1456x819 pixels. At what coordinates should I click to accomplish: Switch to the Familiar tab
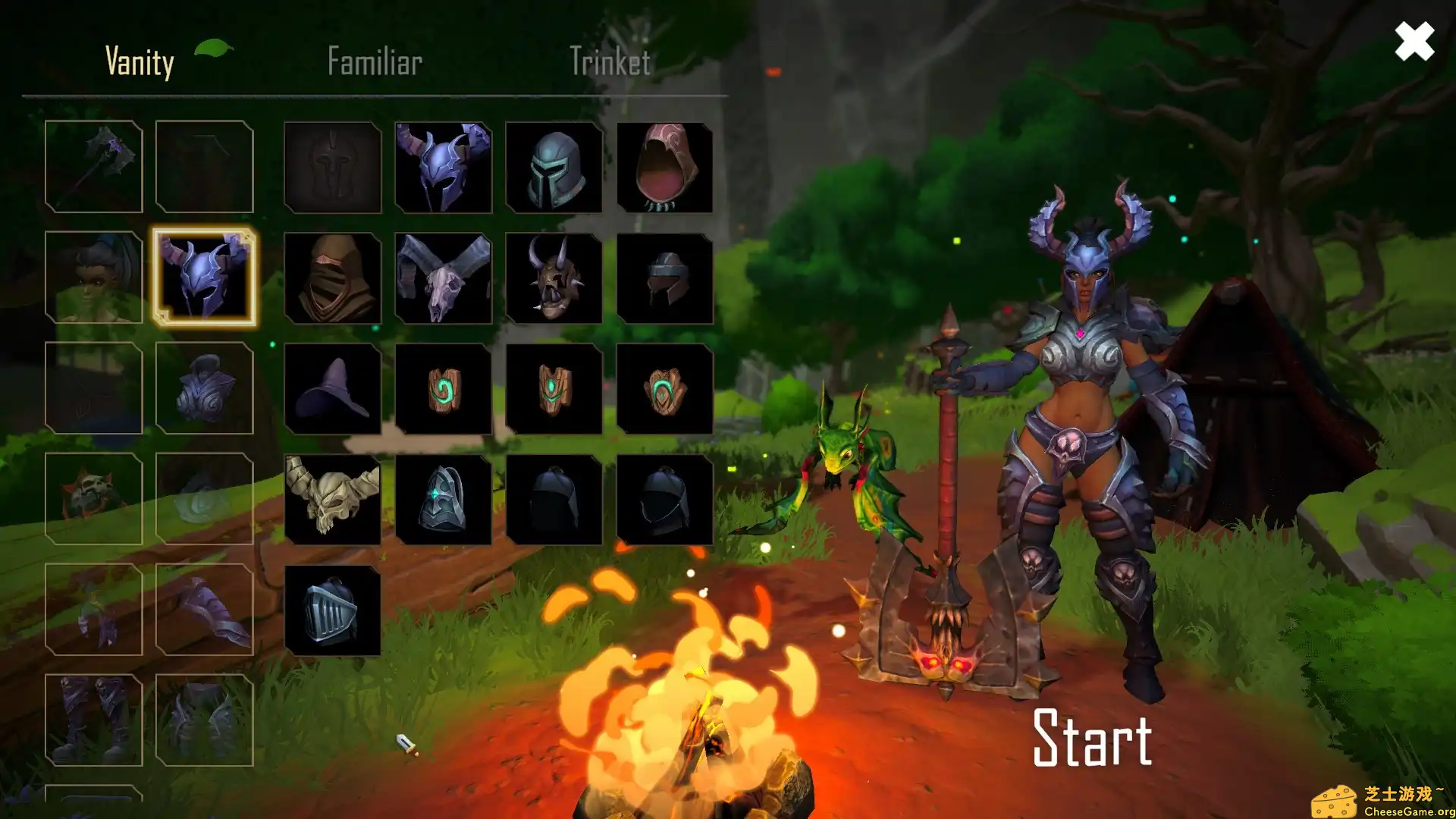coord(375,61)
